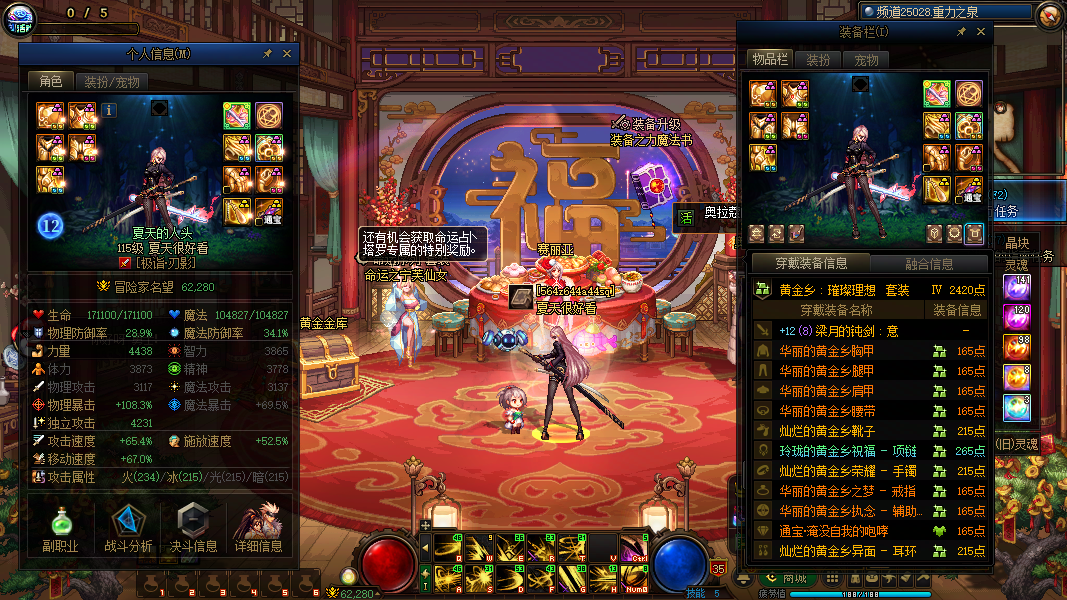The width and height of the screenshot is (1067, 600).
Task: Open the 副职业 sub-profession button
Action: pyautogui.click(x=60, y=528)
